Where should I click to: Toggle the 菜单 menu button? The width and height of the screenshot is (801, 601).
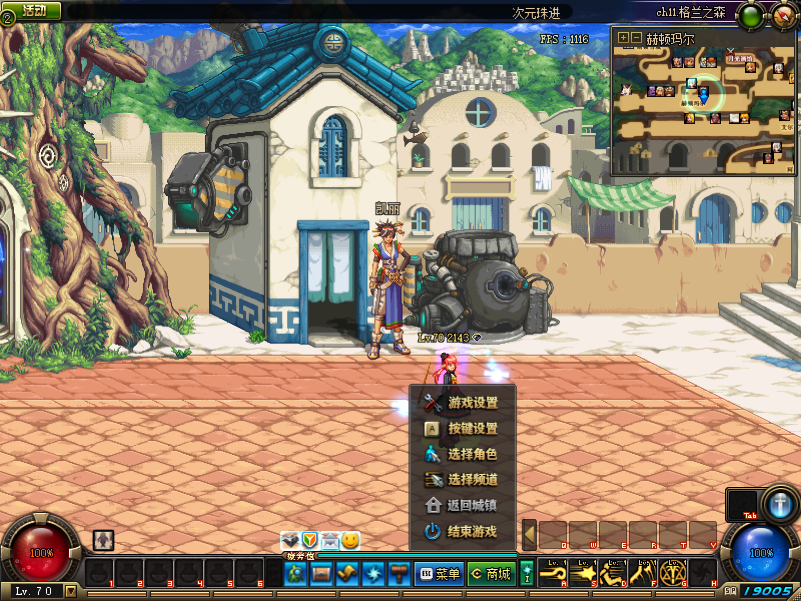click(439, 574)
